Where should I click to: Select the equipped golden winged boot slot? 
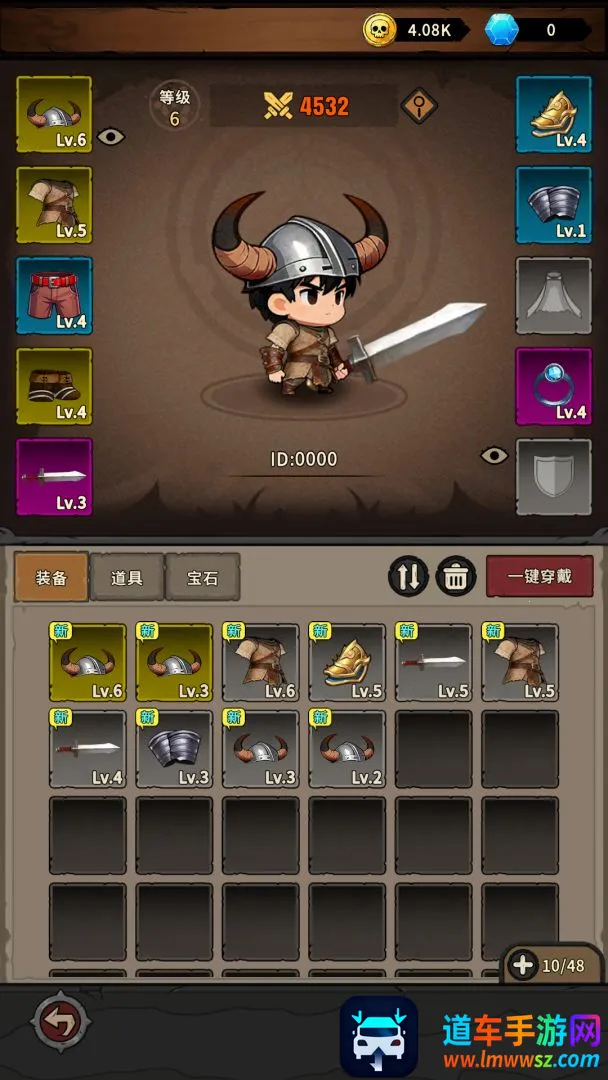[553, 115]
